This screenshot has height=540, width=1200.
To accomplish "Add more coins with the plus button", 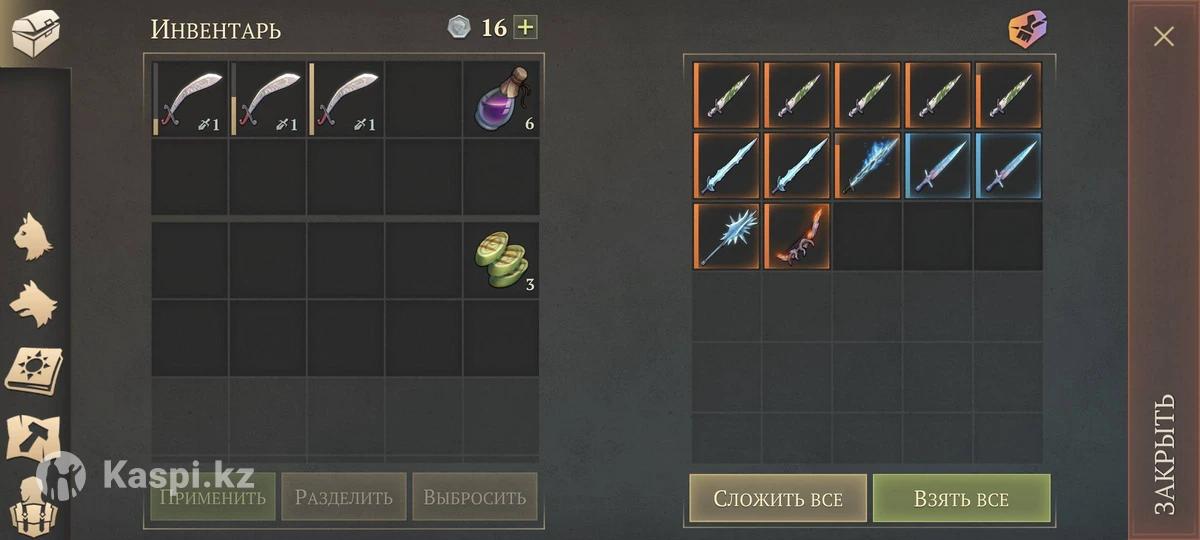I will [525, 27].
